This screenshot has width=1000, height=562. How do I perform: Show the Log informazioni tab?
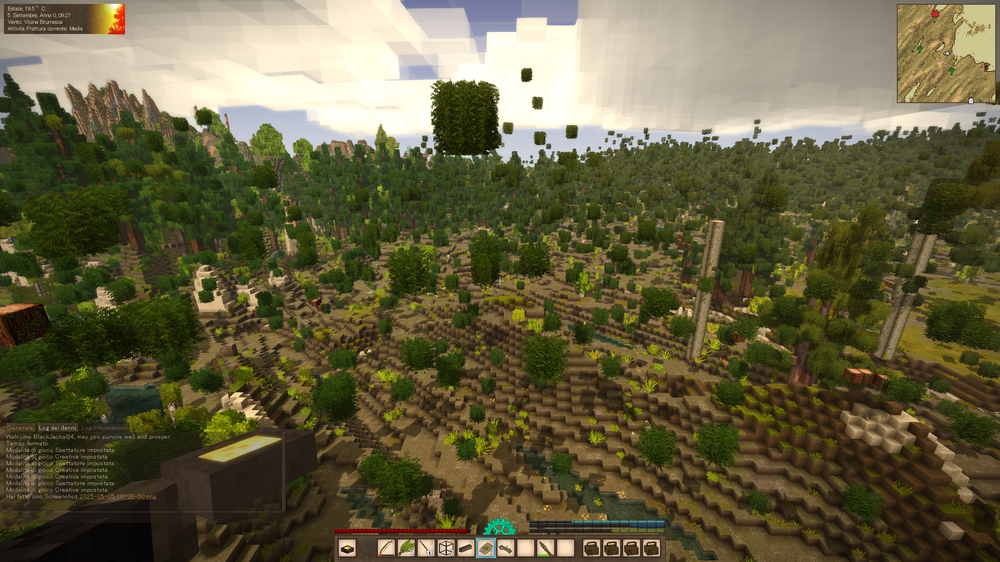point(103,427)
